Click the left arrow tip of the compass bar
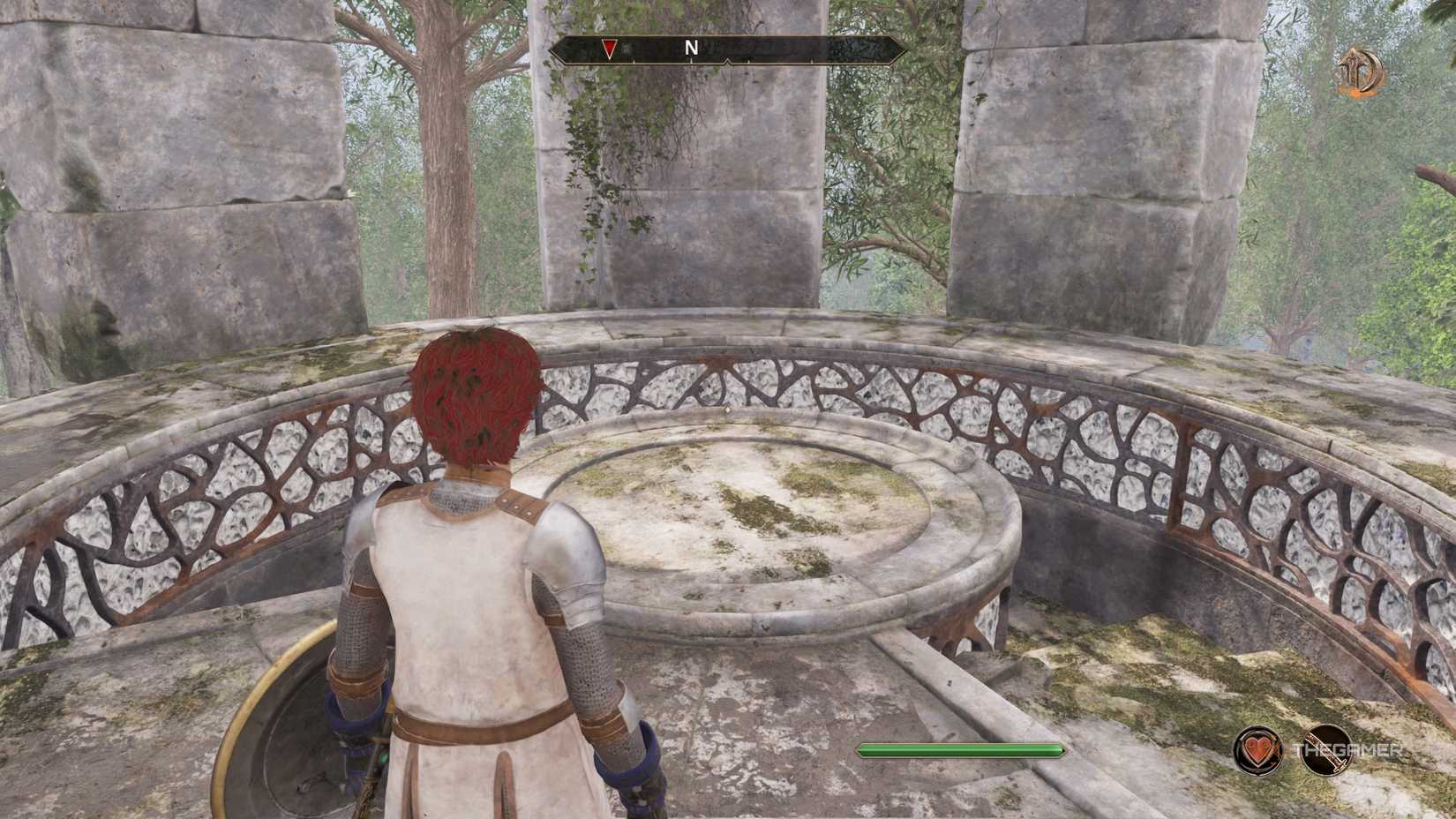Image resolution: width=1456 pixels, height=819 pixels. (553, 51)
